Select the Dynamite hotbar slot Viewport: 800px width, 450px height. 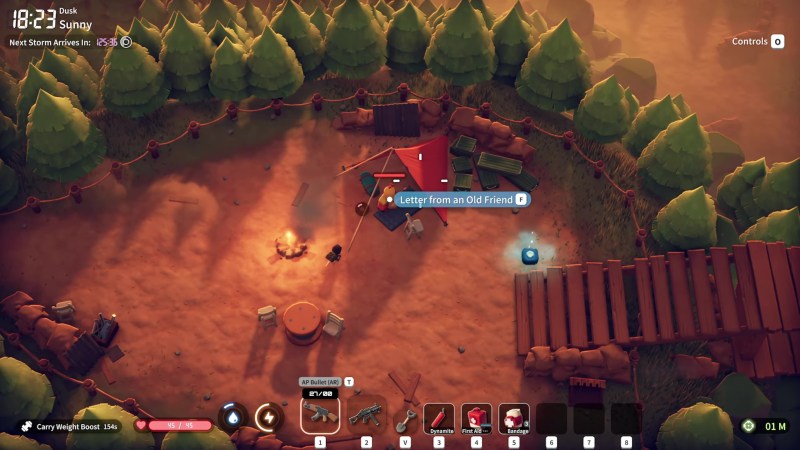click(x=439, y=417)
